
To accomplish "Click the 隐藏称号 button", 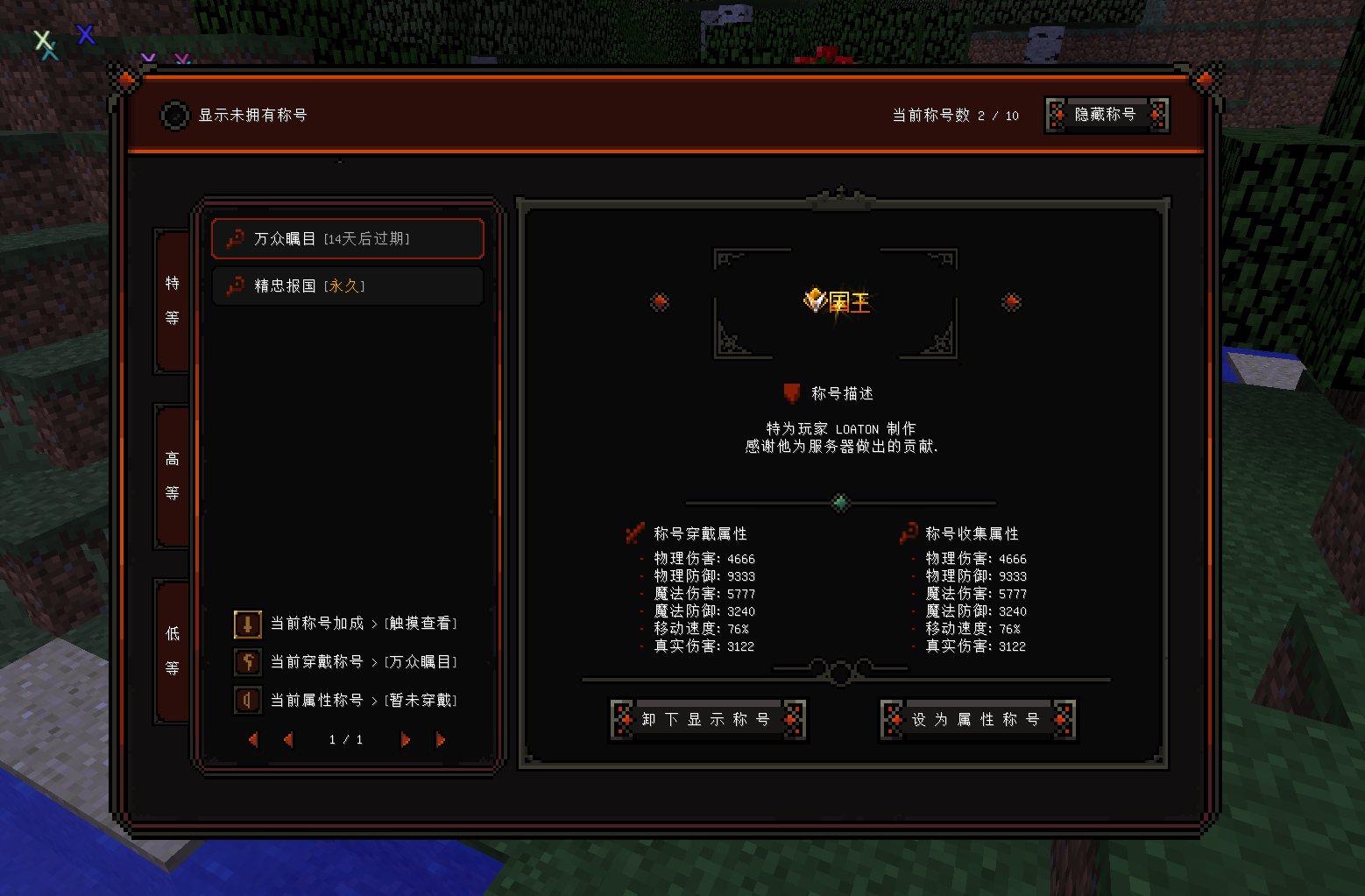I will coord(1106,115).
